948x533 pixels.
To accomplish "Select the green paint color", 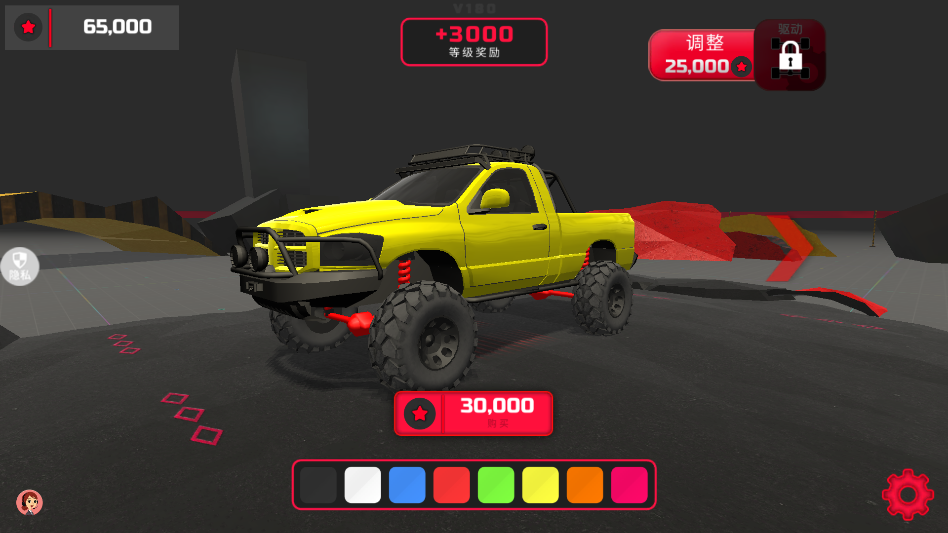I will tap(496, 485).
